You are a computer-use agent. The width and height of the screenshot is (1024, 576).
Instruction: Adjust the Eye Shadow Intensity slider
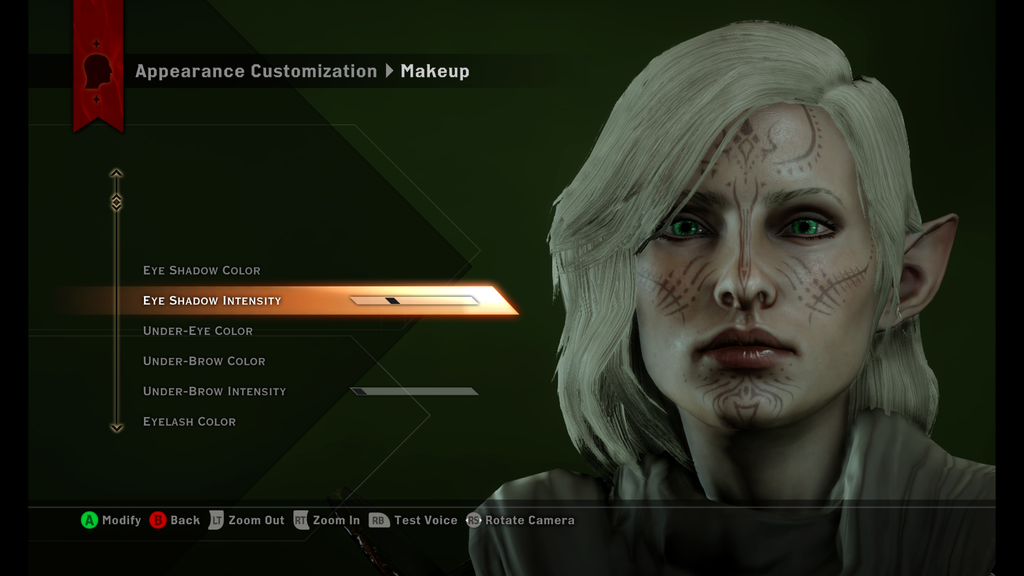click(414, 300)
